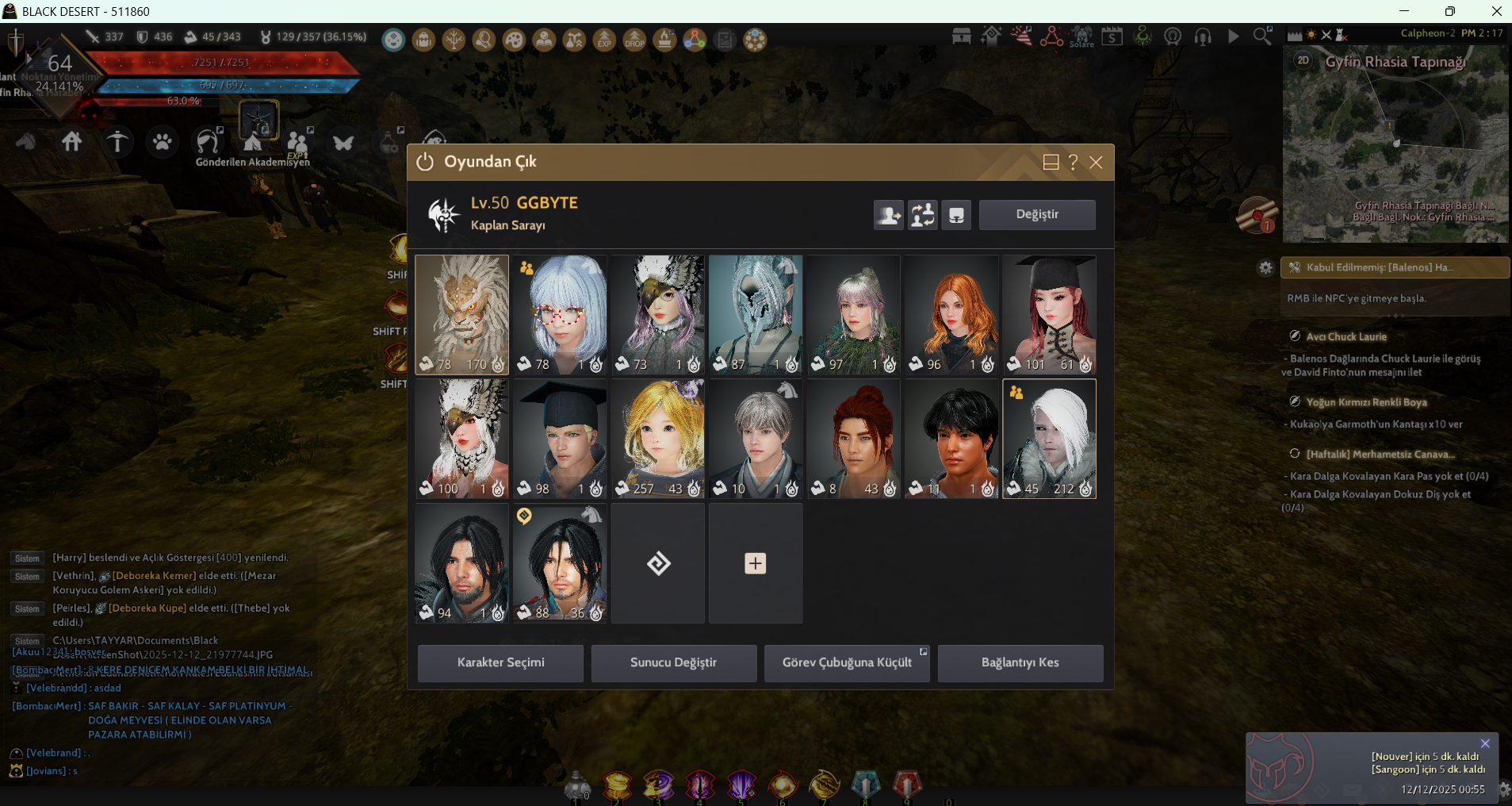
Task: Open the search magnifier icon in top bar
Action: (x=1261, y=36)
